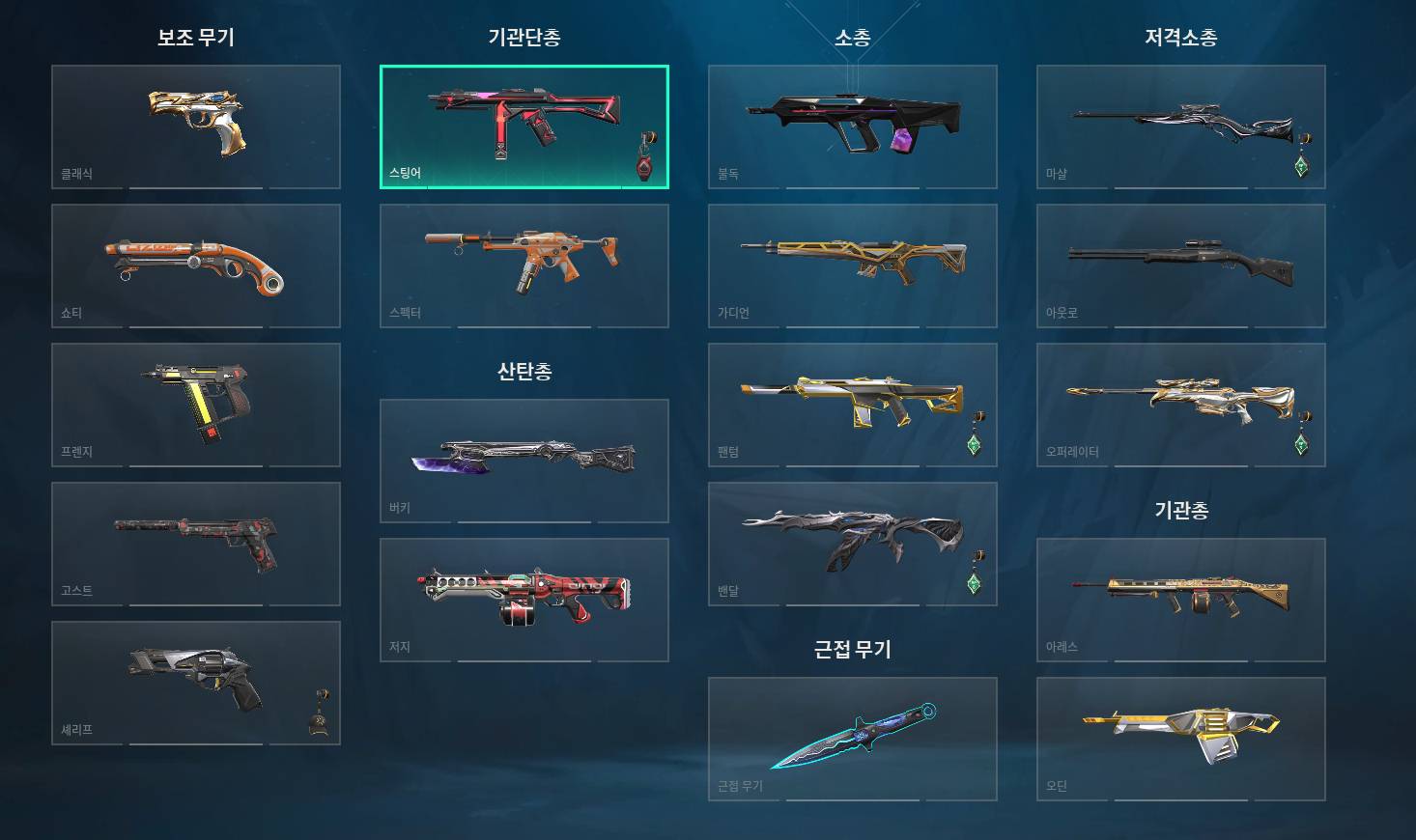Select the 밴달 rifle slot

click(x=853, y=544)
